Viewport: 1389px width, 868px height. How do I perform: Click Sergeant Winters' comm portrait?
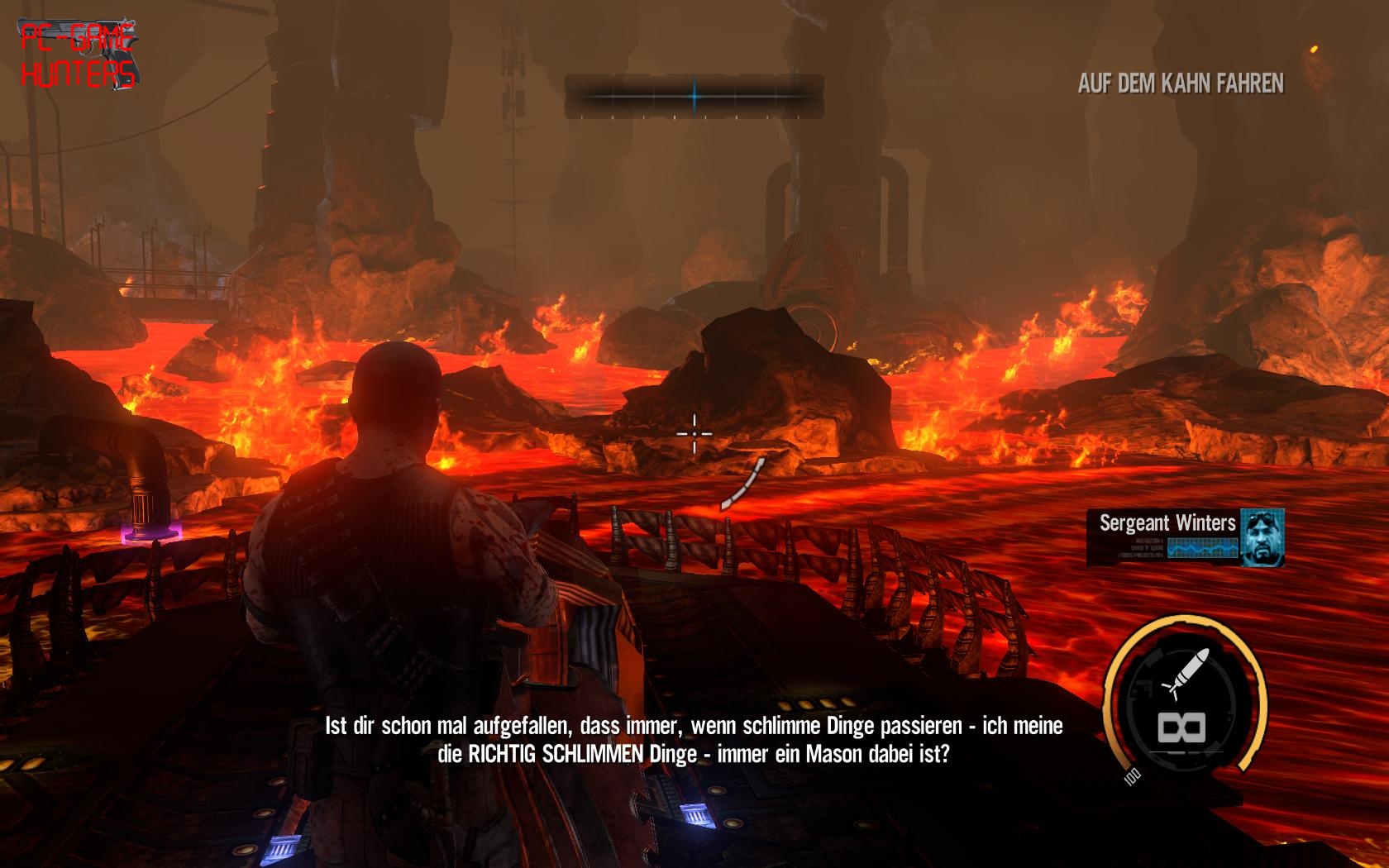[1262, 537]
